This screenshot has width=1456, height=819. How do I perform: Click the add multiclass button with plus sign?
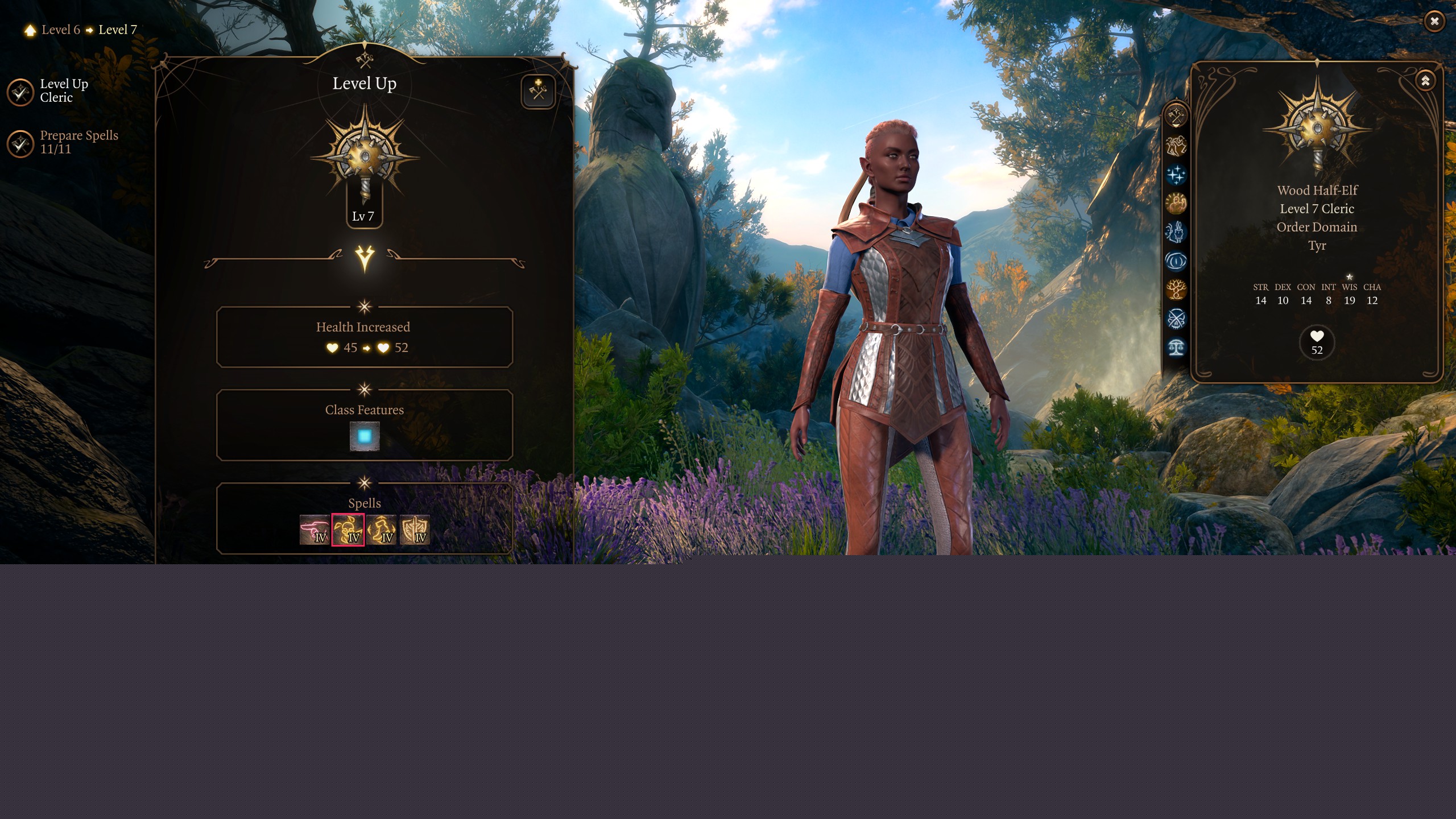point(537,91)
